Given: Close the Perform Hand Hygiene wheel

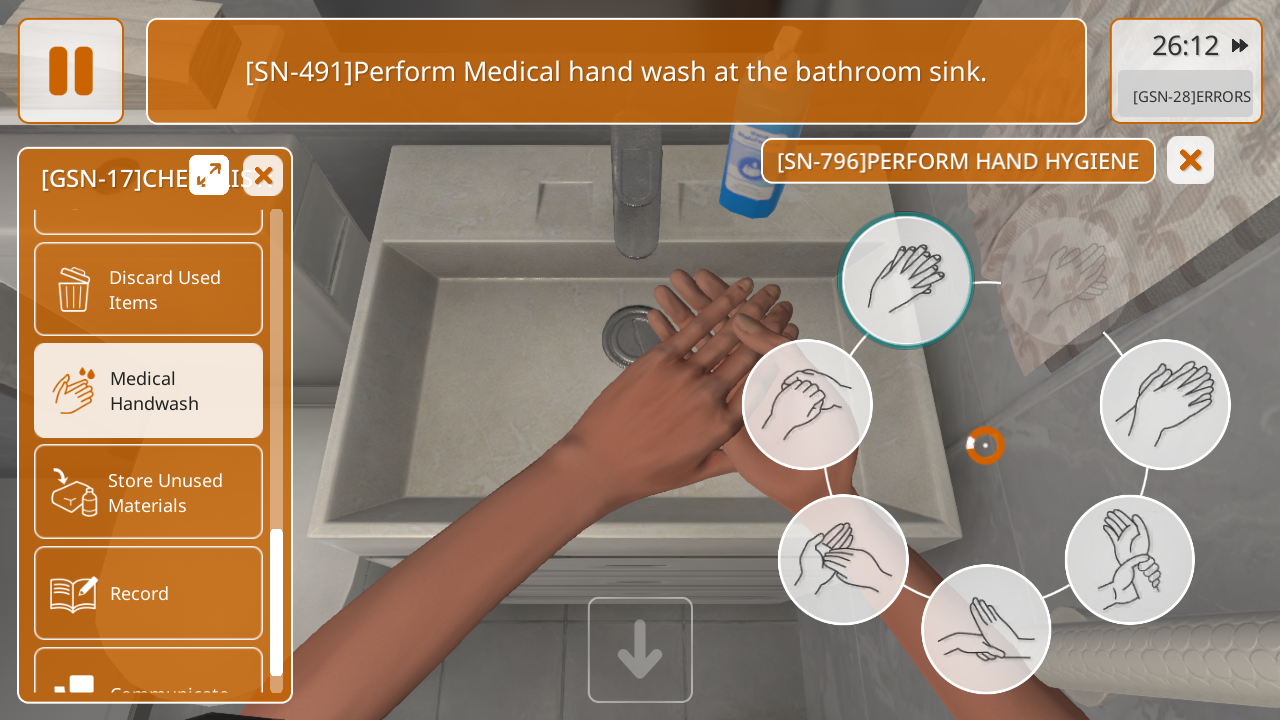Looking at the screenshot, I should coord(1190,160).
